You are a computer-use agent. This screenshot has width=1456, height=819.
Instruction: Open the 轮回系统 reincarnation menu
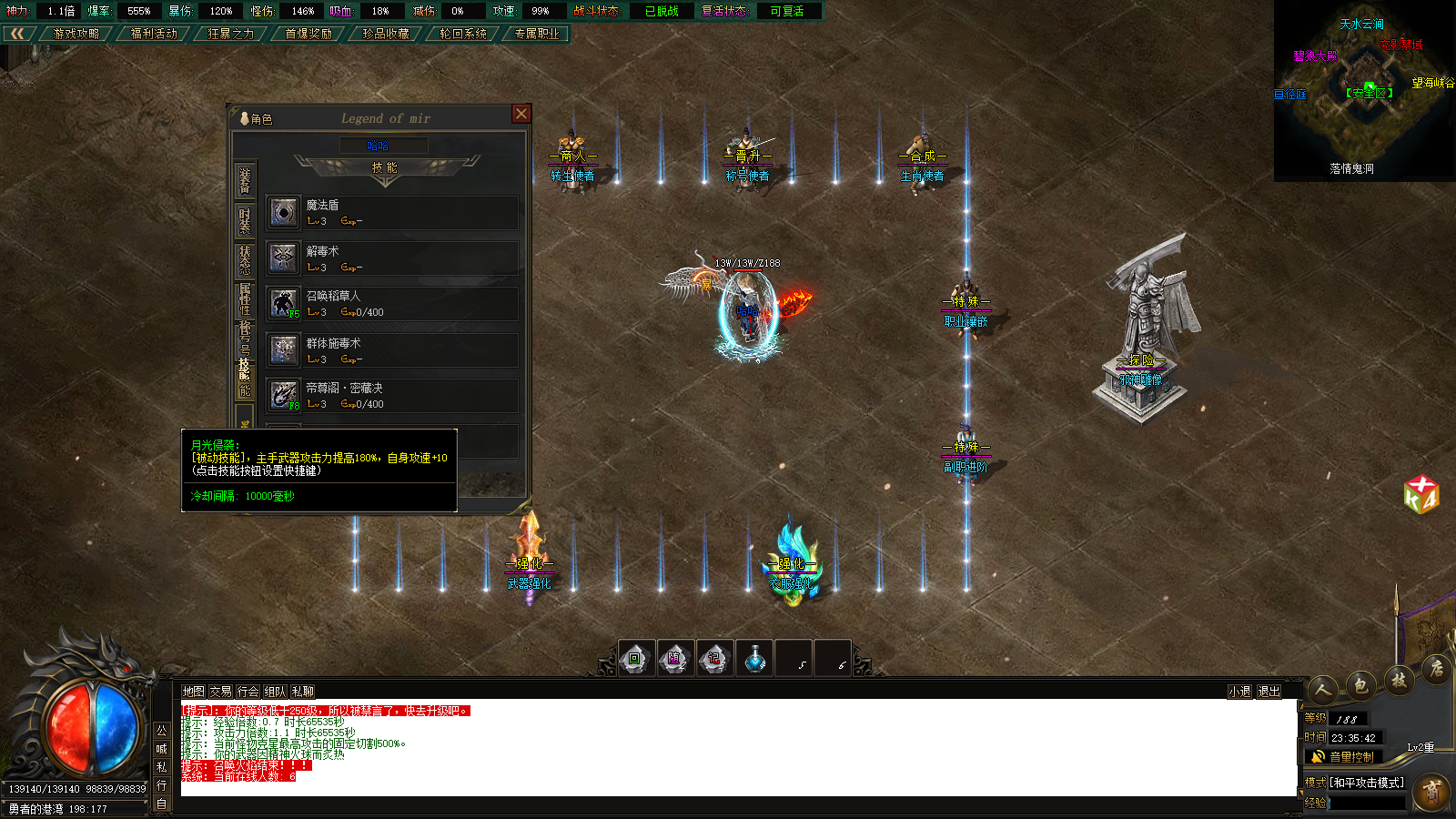[x=462, y=34]
